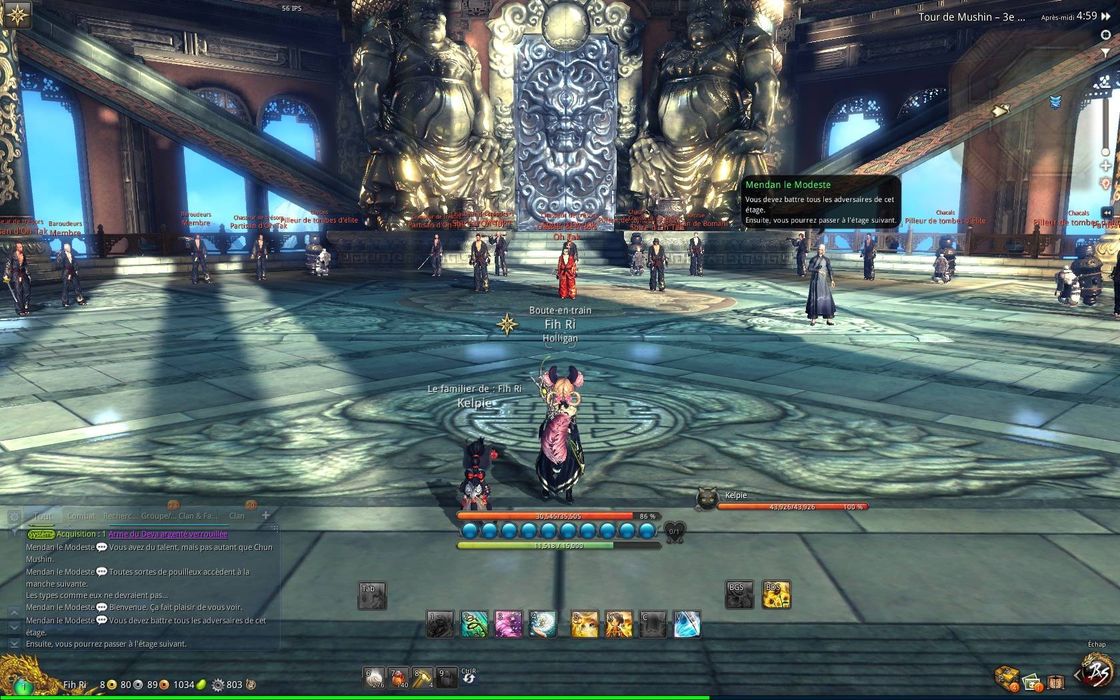Open chat settings gear icon
The width and height of the screenshot is (1120, 700).
(x=14, y=517)
